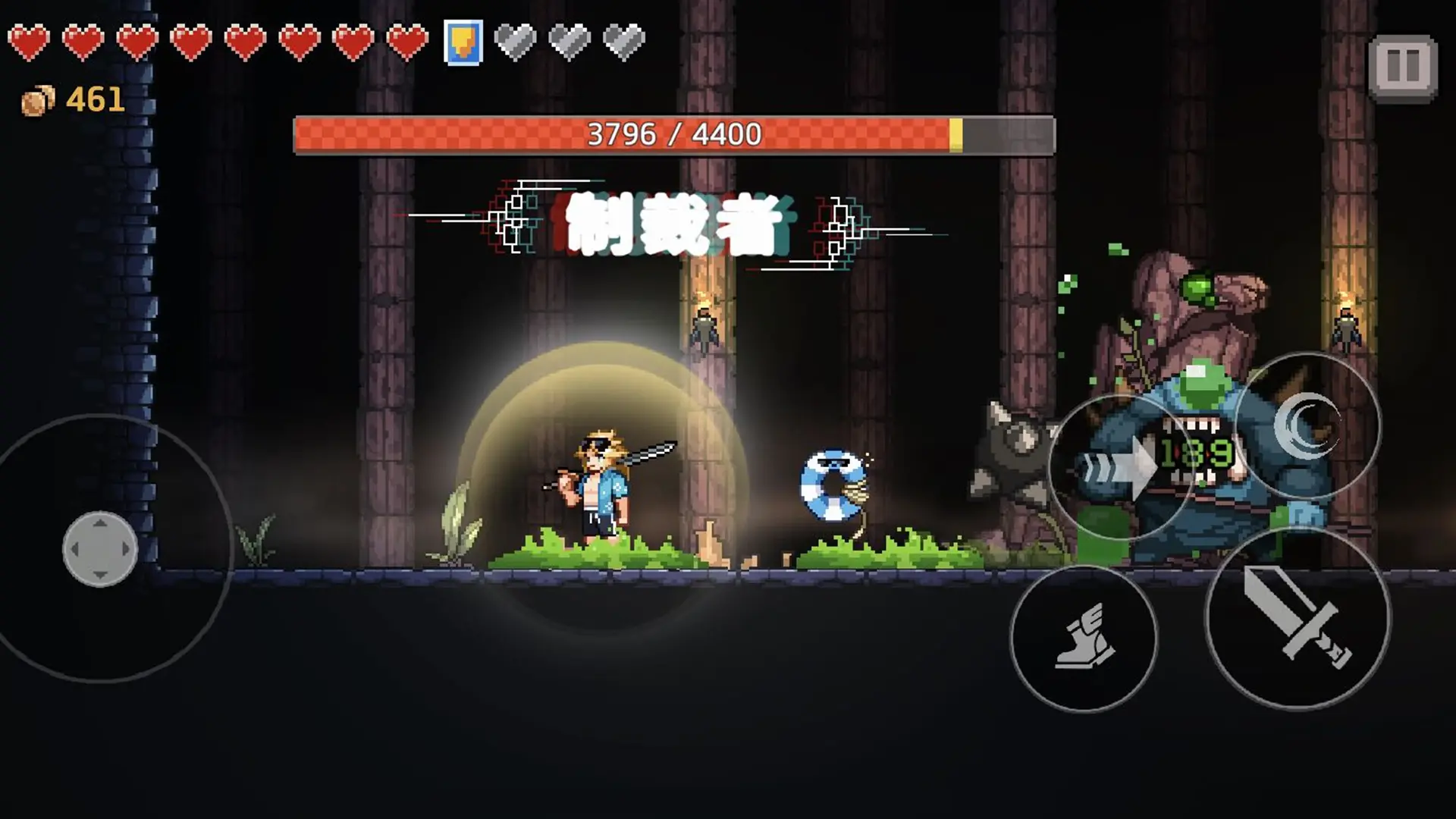Image resolution: width=1456 pixels, height=819 pixels.
Task: Jump with the winged boot button
Action: tap(1084, 638)
